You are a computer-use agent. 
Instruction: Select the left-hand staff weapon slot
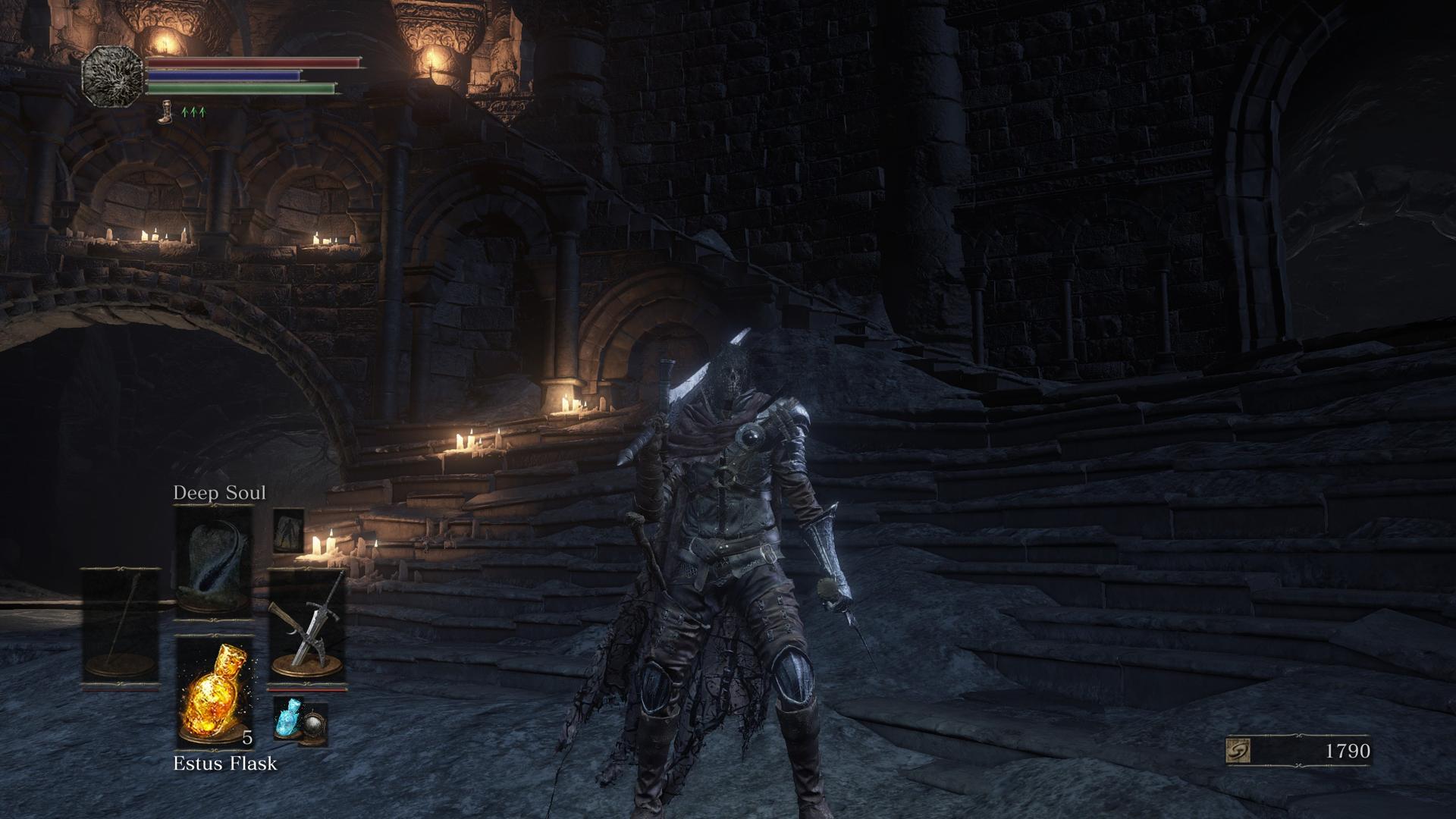click(121, 626)
